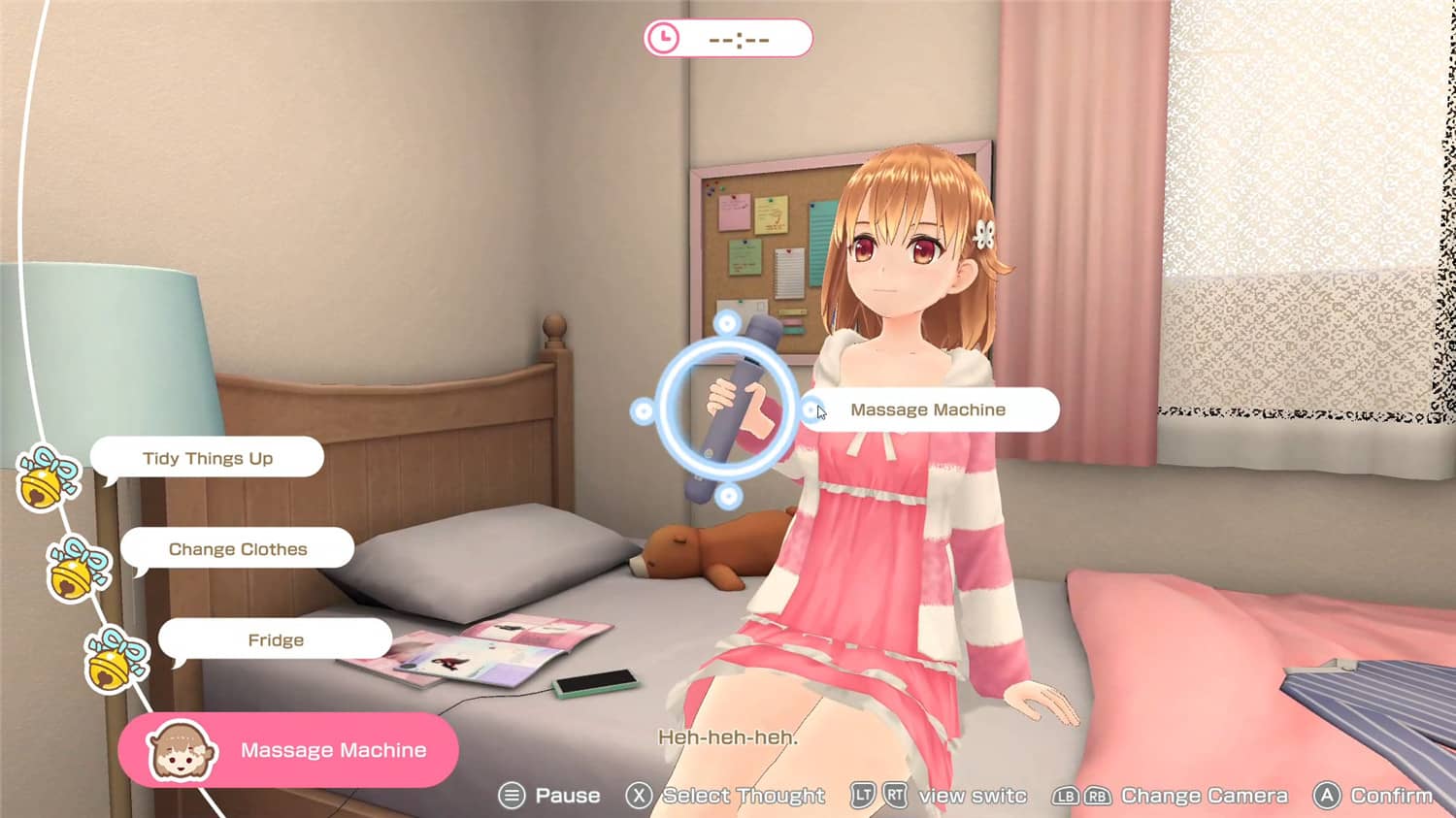Click the circular target reticle on the massager
The width and height of the screenshot is (1456, 818).
pos(728,409)
